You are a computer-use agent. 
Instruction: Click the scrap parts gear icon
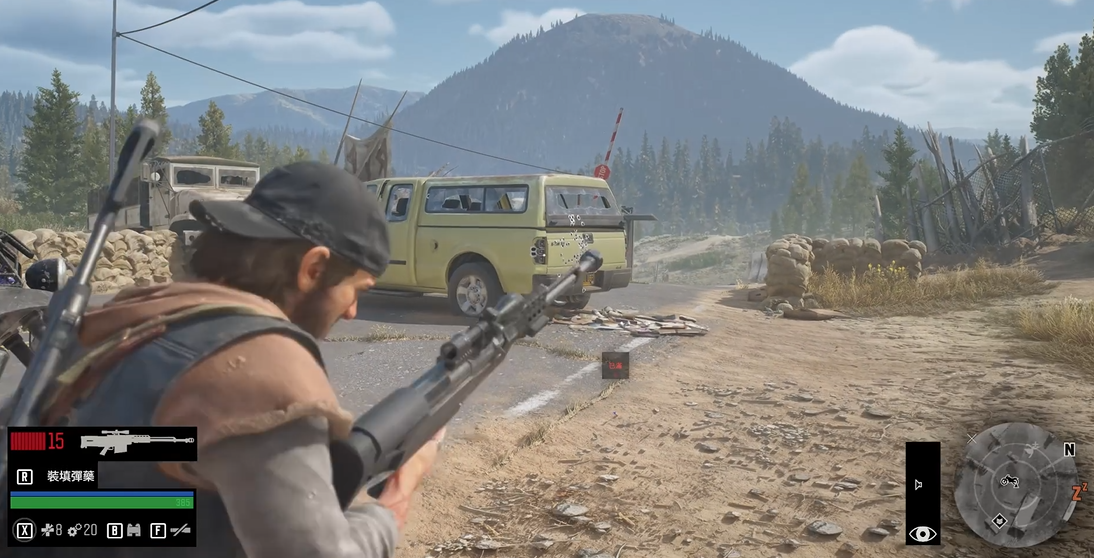click(x=74, y=530)
